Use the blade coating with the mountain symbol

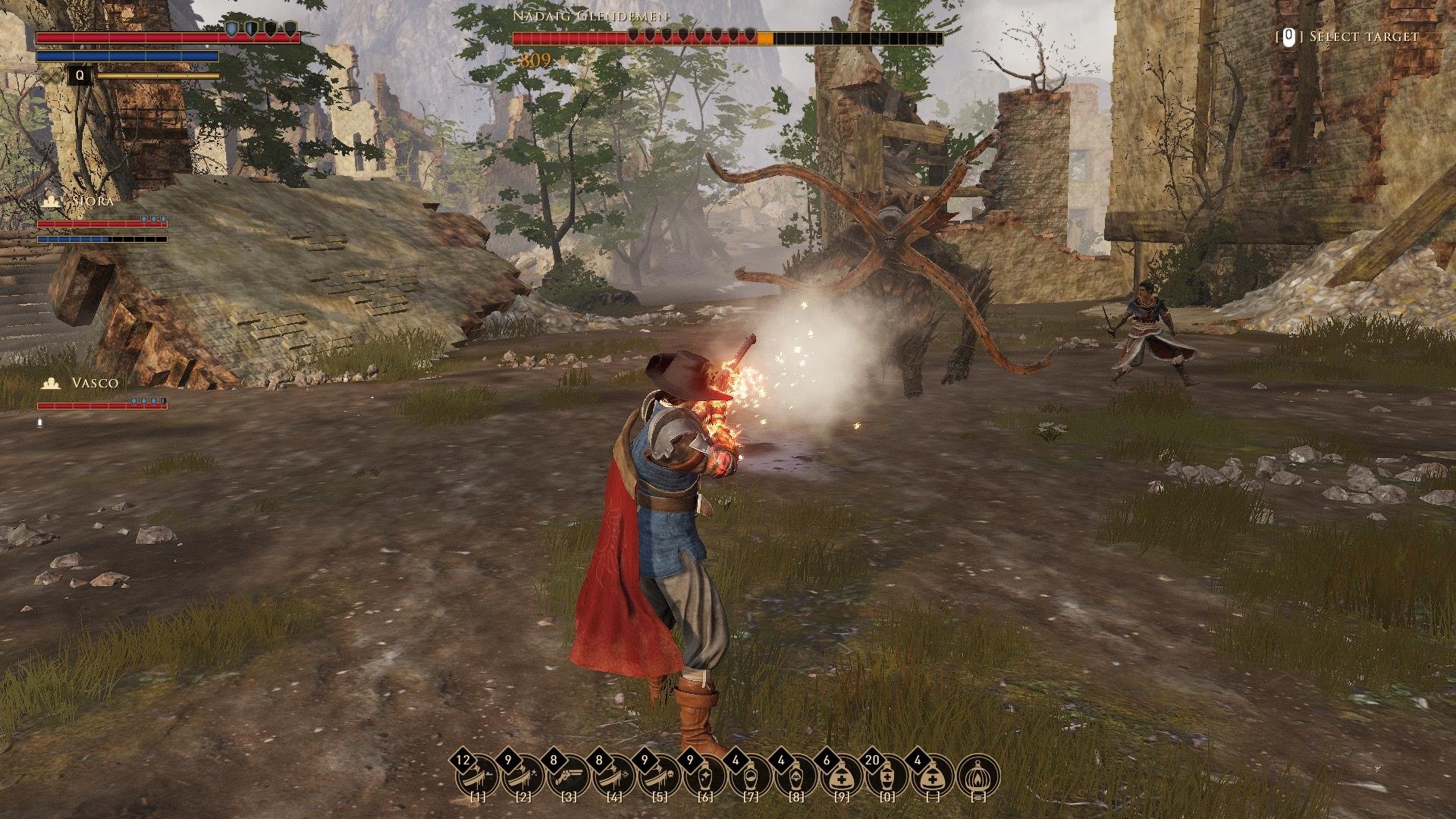click(478, 776)
